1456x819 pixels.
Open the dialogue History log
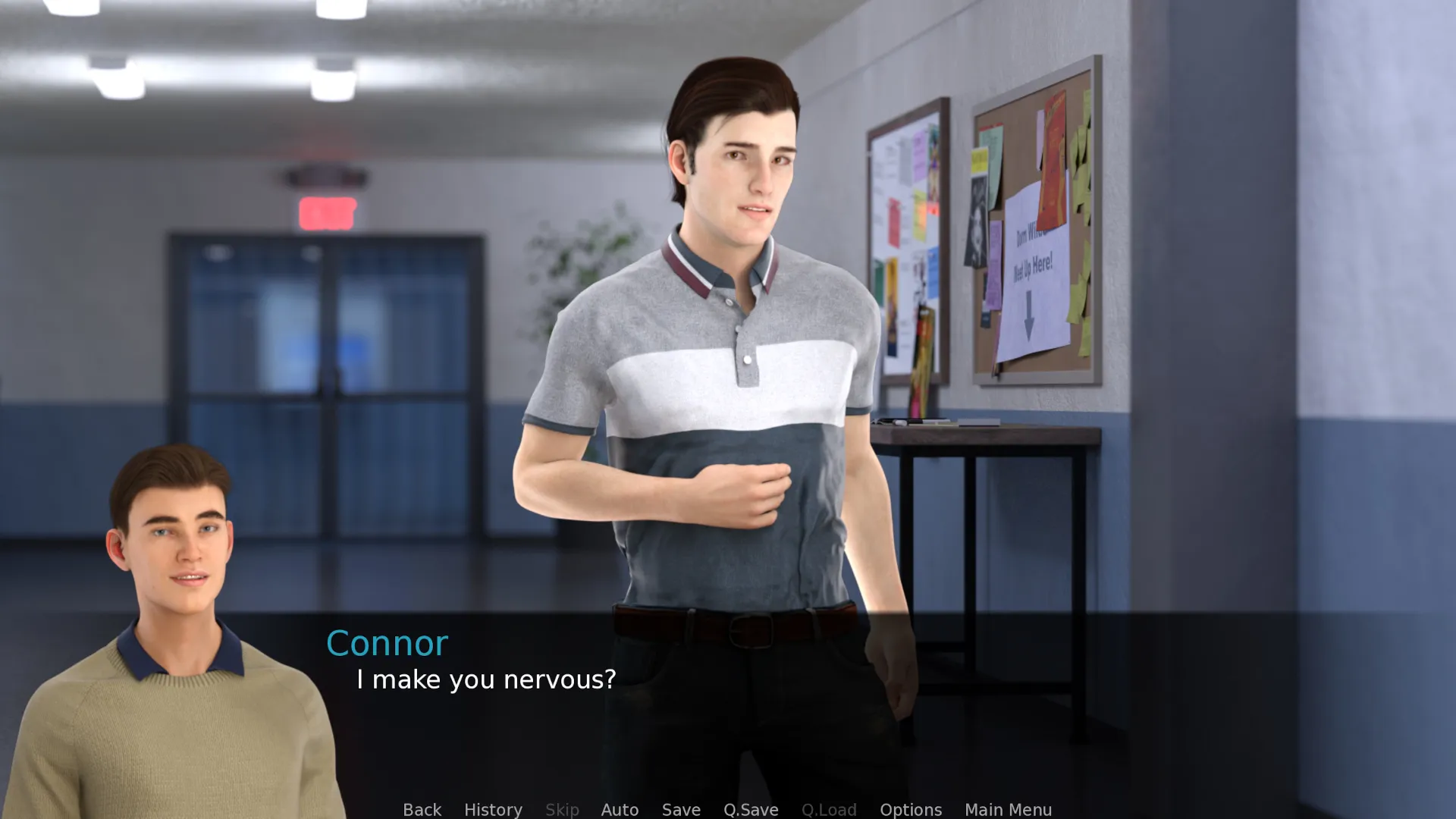point(493,809)
